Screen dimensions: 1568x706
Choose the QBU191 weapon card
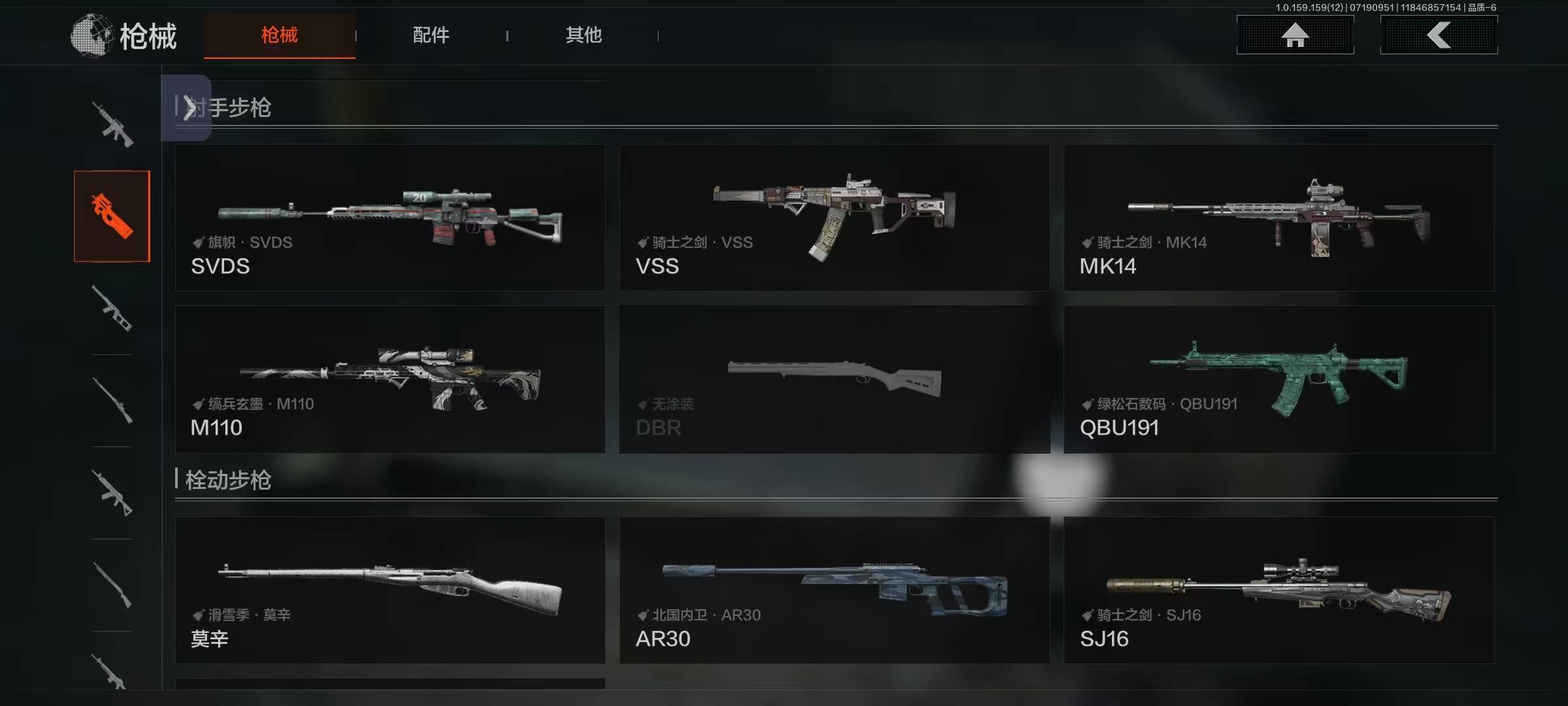pos(1279,379)
